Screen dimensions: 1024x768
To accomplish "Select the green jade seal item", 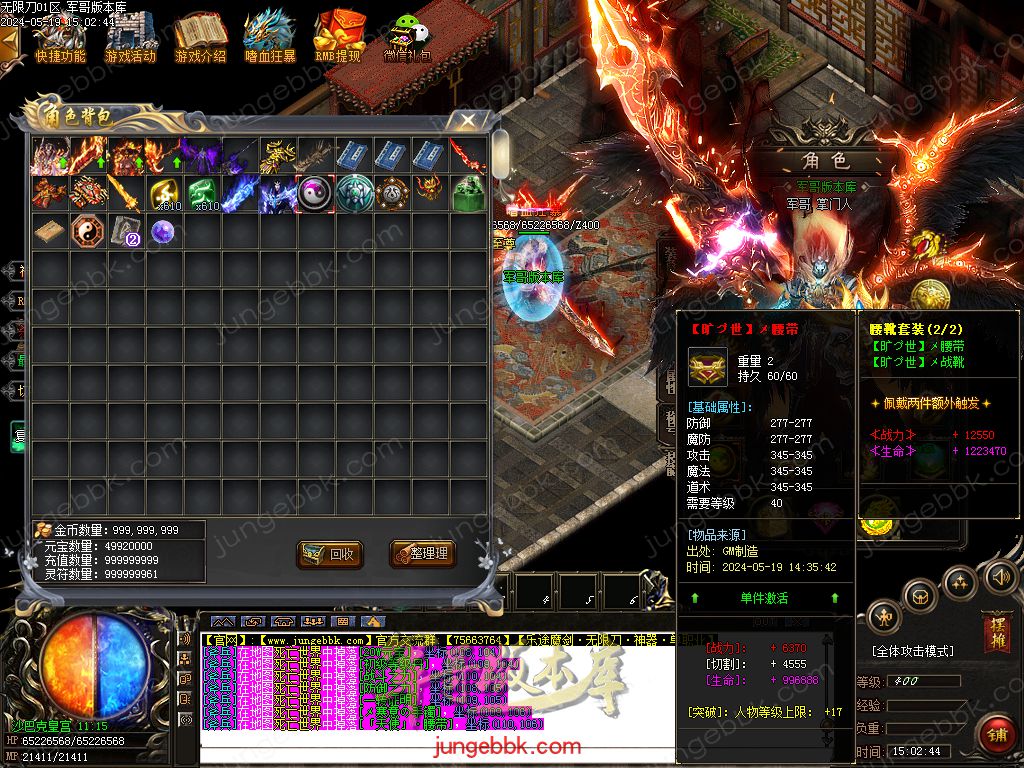I will tap(468, 193).
